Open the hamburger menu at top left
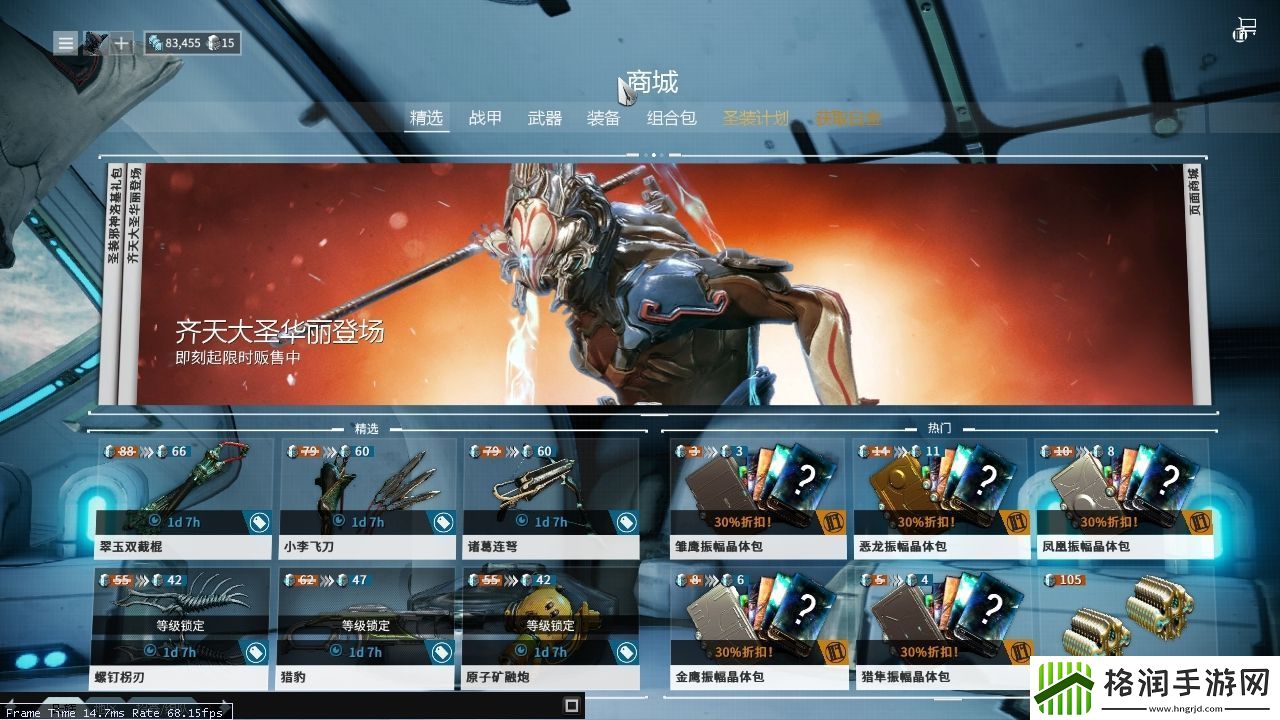The height and width of the screenshot is (720, 1280). click(64, 43)
